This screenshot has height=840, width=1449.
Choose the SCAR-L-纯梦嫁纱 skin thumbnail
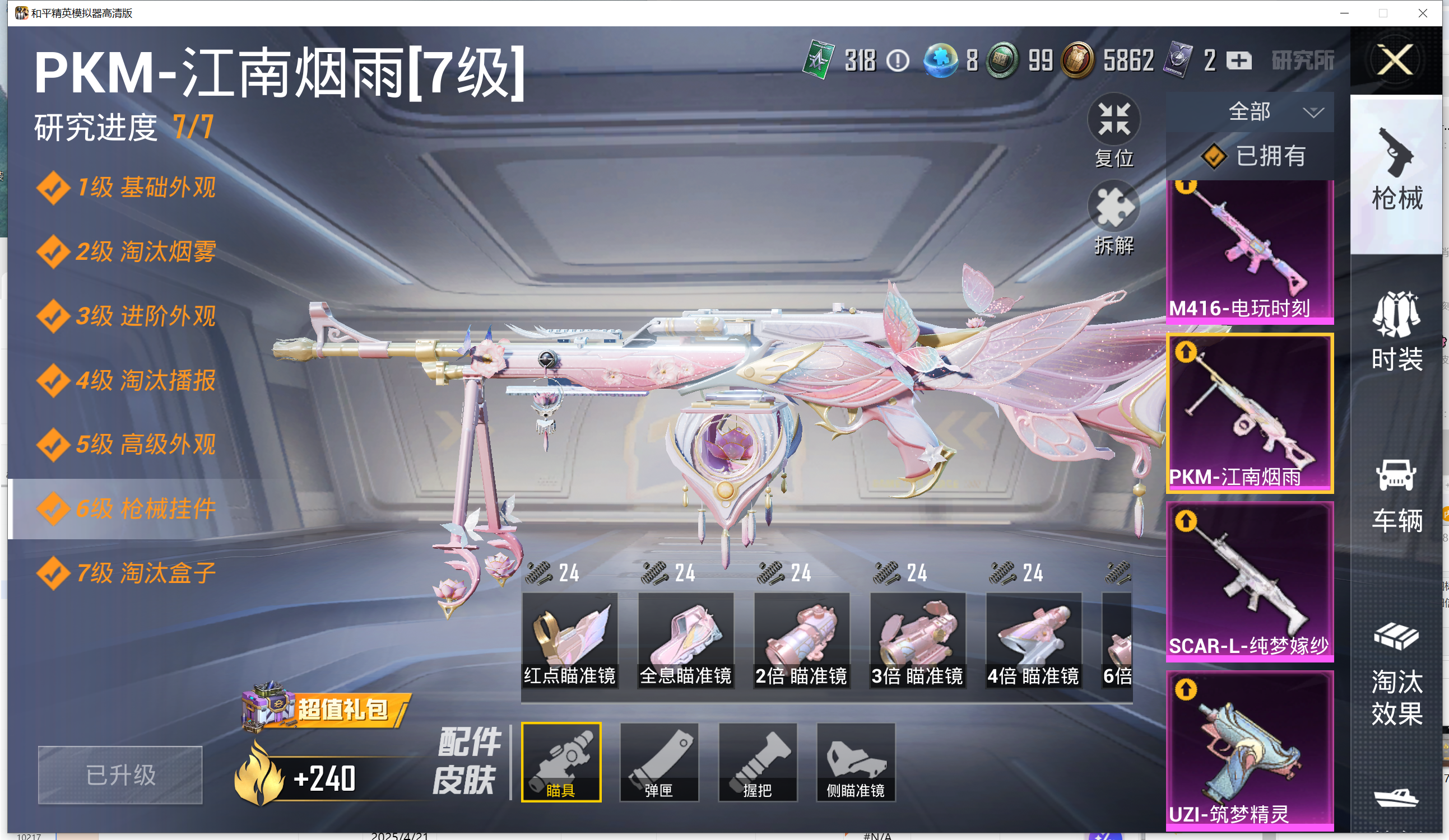[1250, 581]
